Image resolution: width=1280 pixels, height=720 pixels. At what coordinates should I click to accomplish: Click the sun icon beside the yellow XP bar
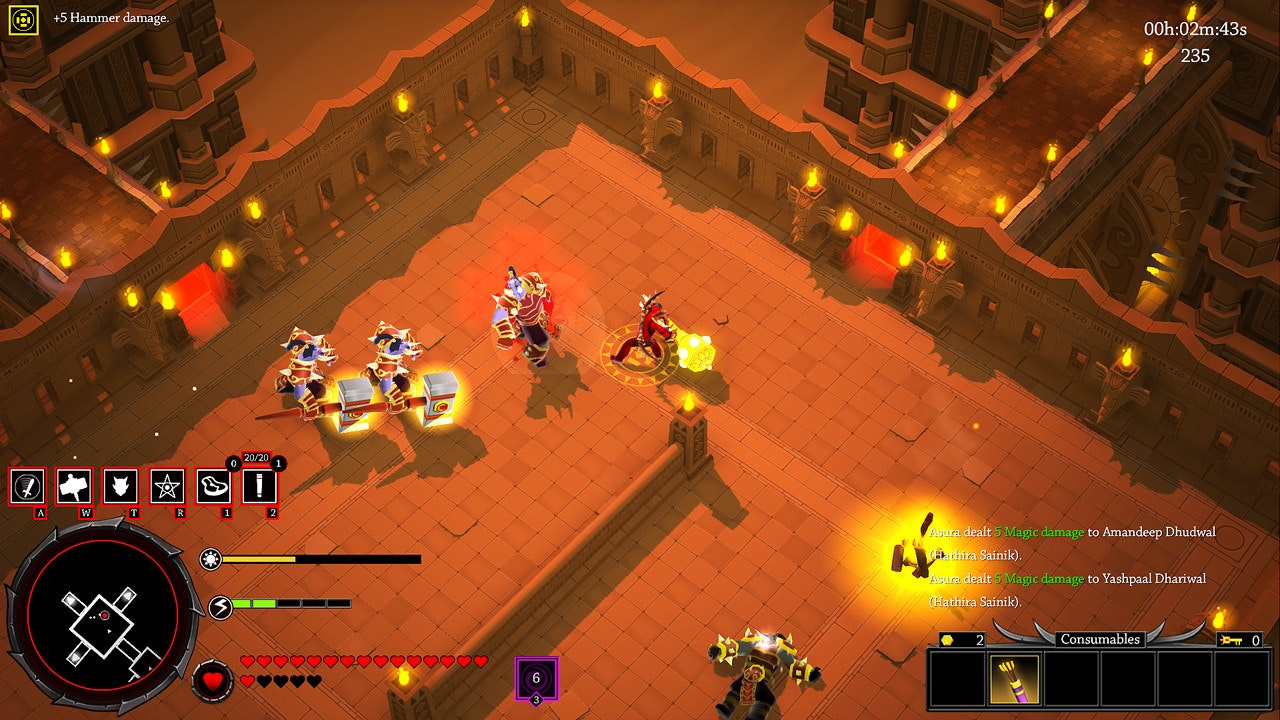point(211,561)
